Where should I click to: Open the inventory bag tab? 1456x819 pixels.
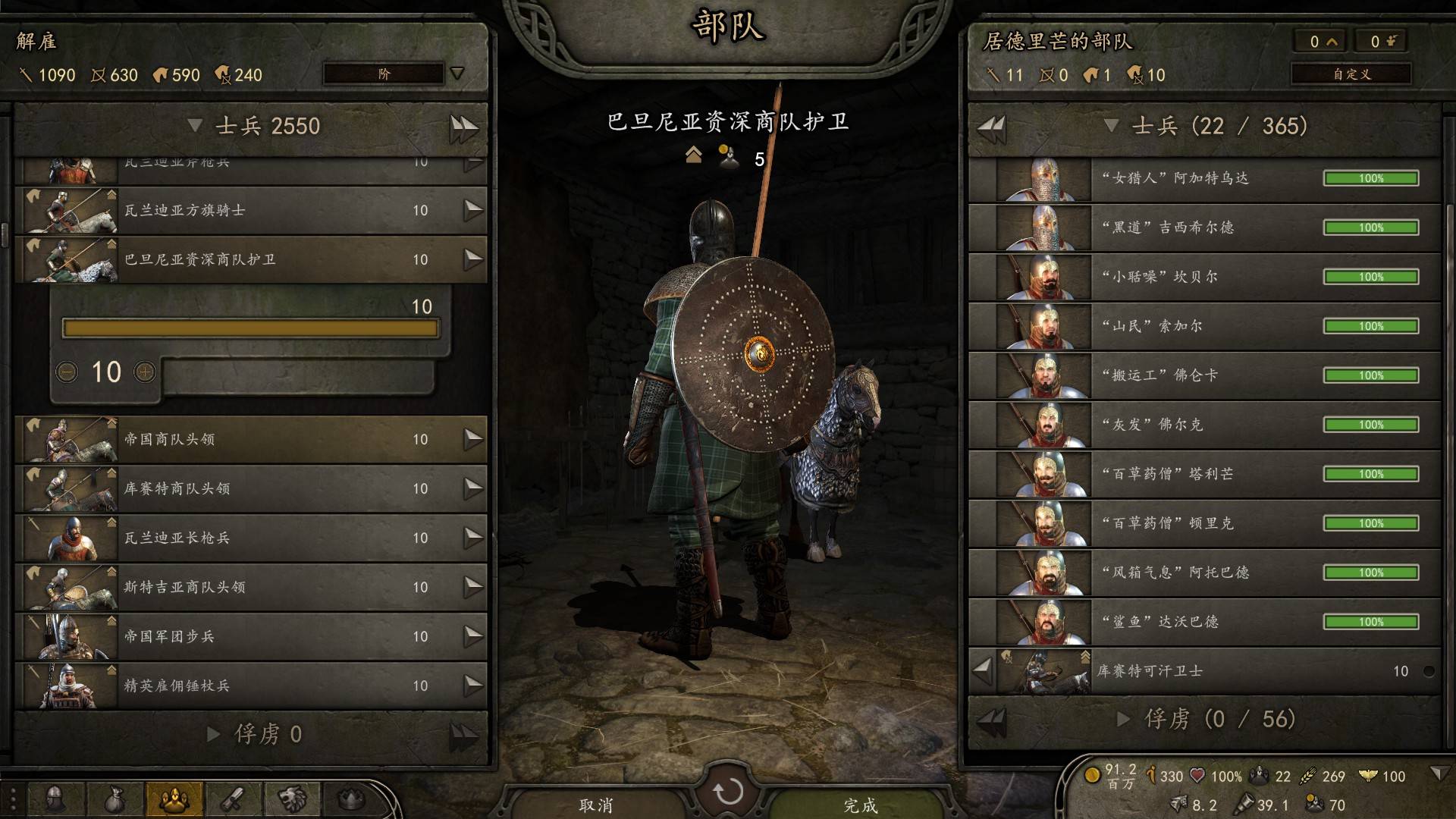tap(114, 799)
